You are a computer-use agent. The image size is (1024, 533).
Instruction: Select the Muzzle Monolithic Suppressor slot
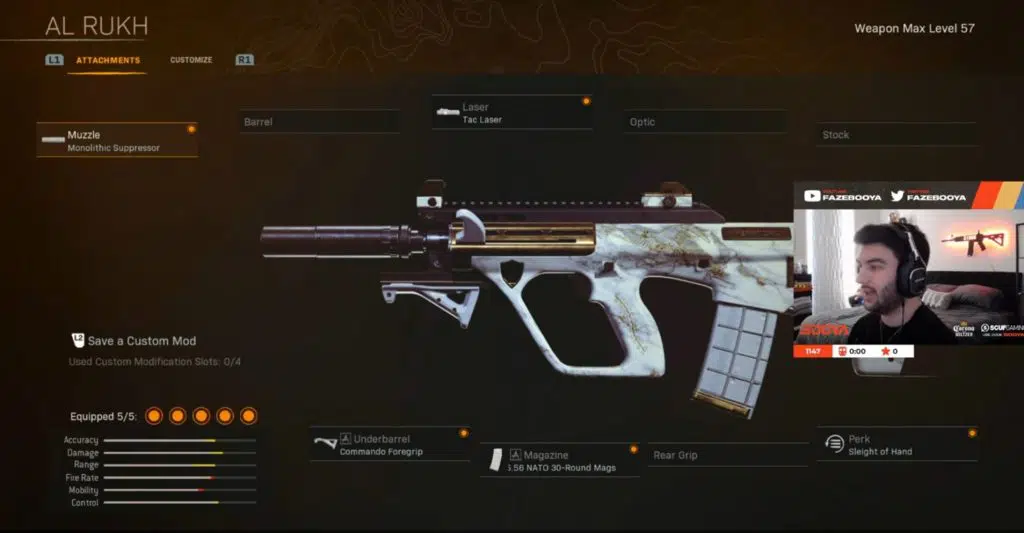point(117,141)
